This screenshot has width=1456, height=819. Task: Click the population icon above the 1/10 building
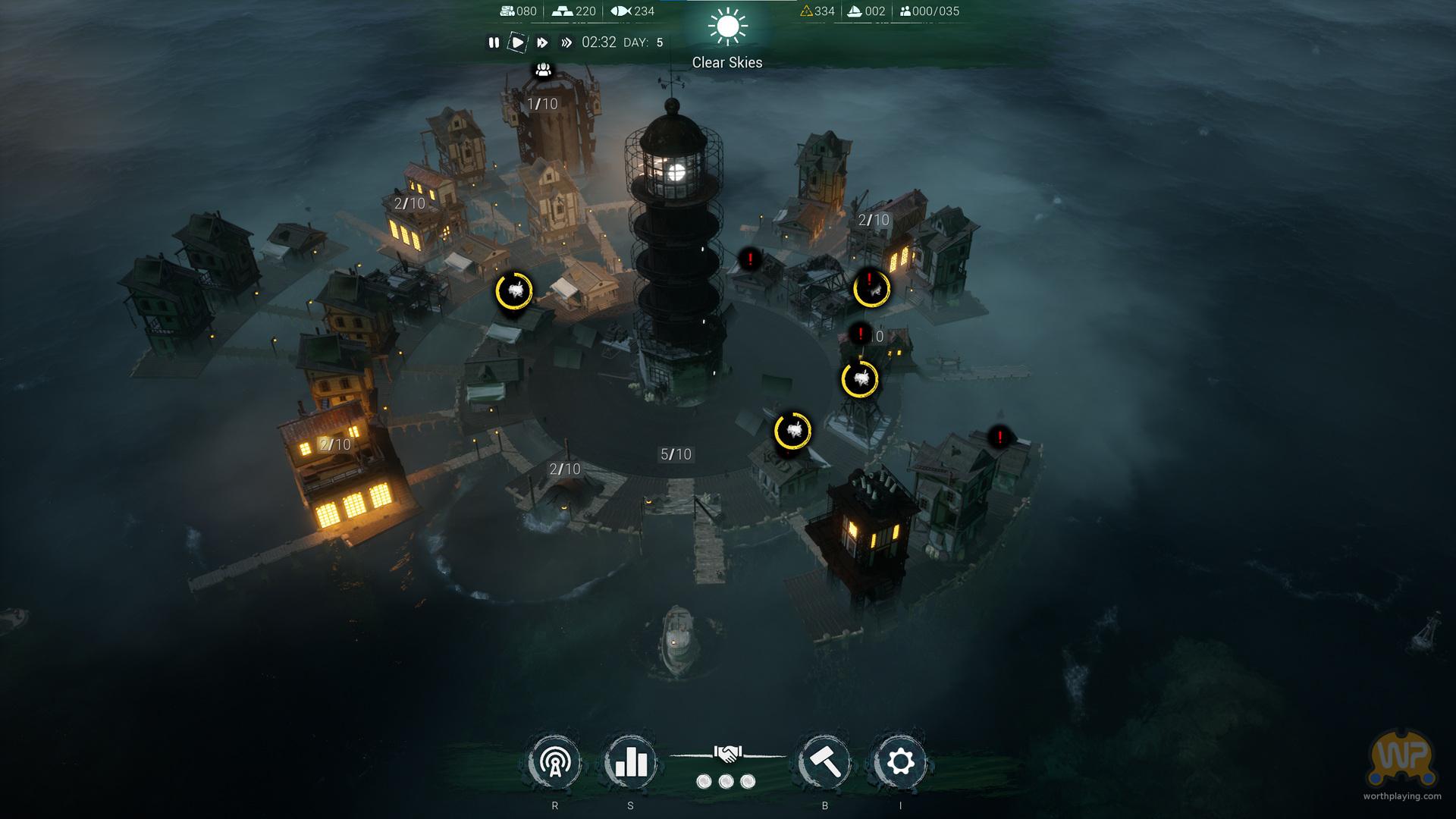[543, 71]
